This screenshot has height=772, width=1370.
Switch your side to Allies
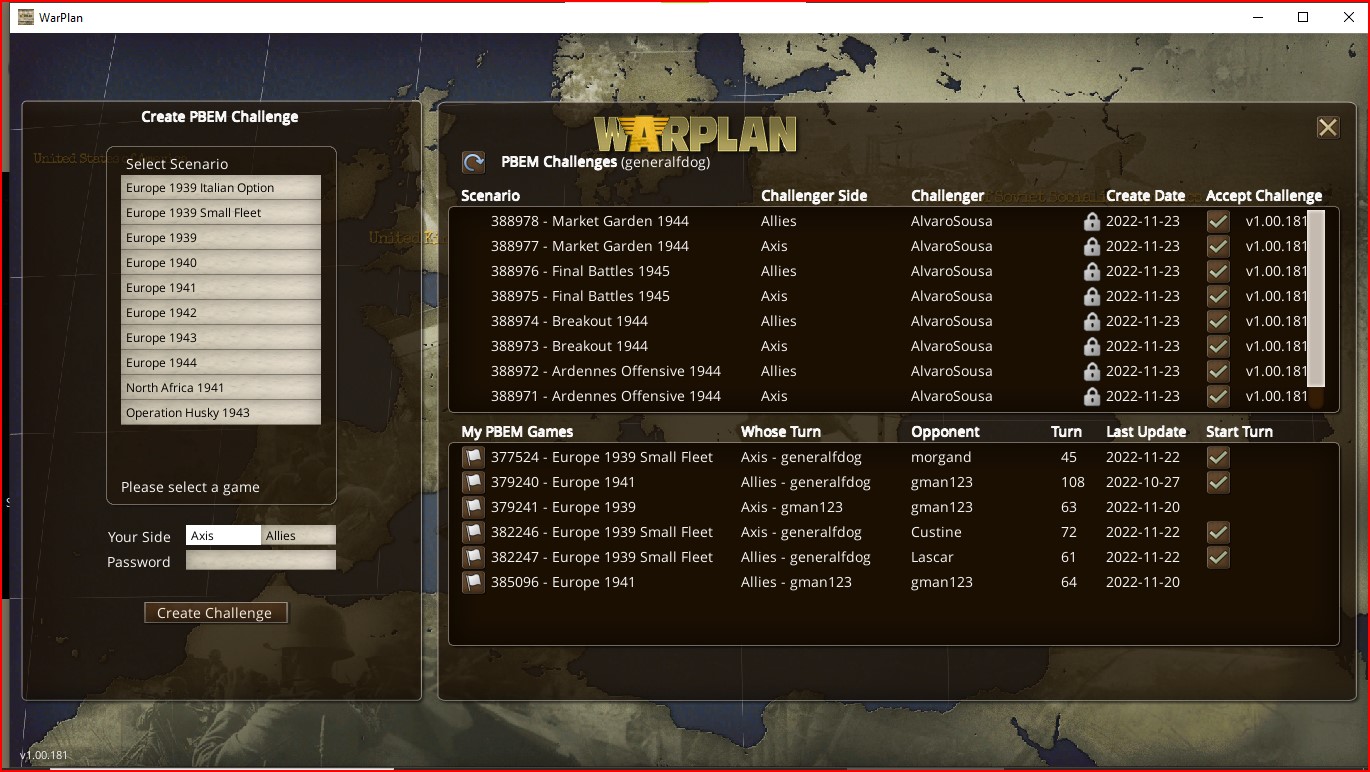(298, 535)
